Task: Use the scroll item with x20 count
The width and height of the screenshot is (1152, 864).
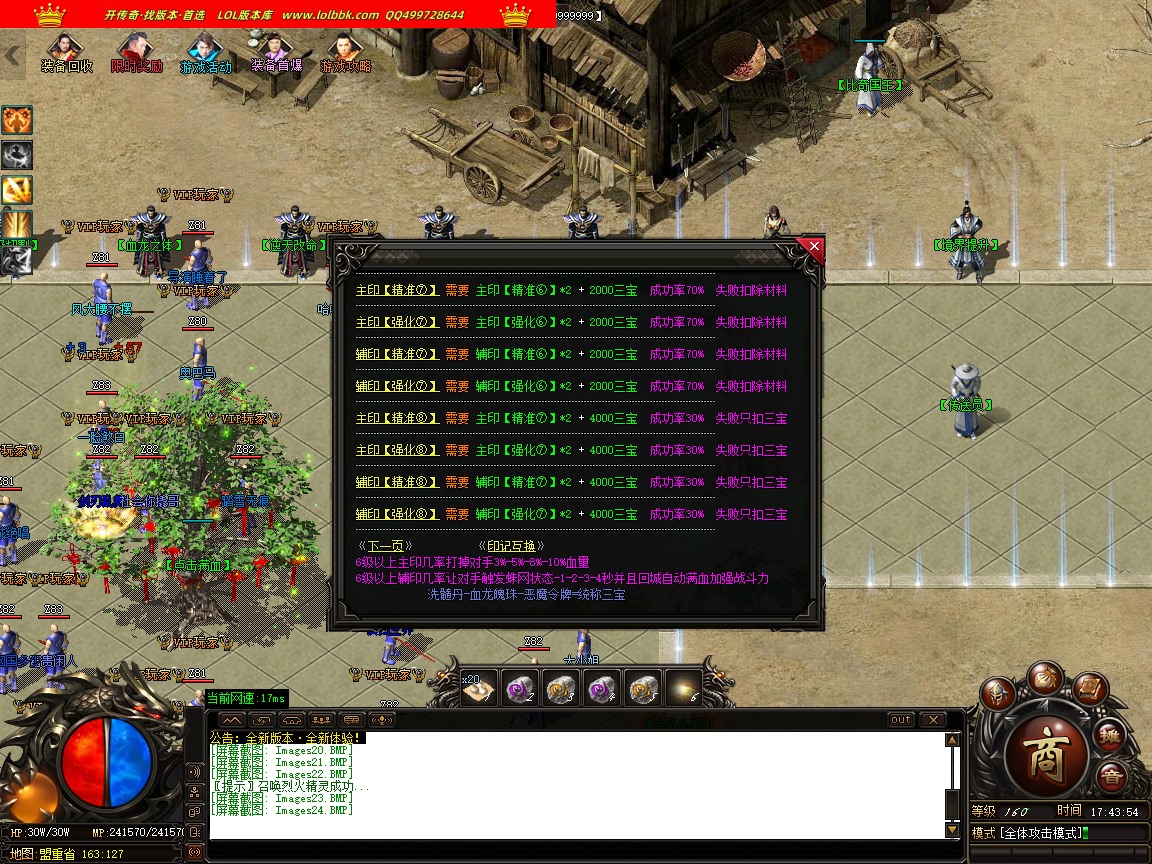Action: pos(479,689)
